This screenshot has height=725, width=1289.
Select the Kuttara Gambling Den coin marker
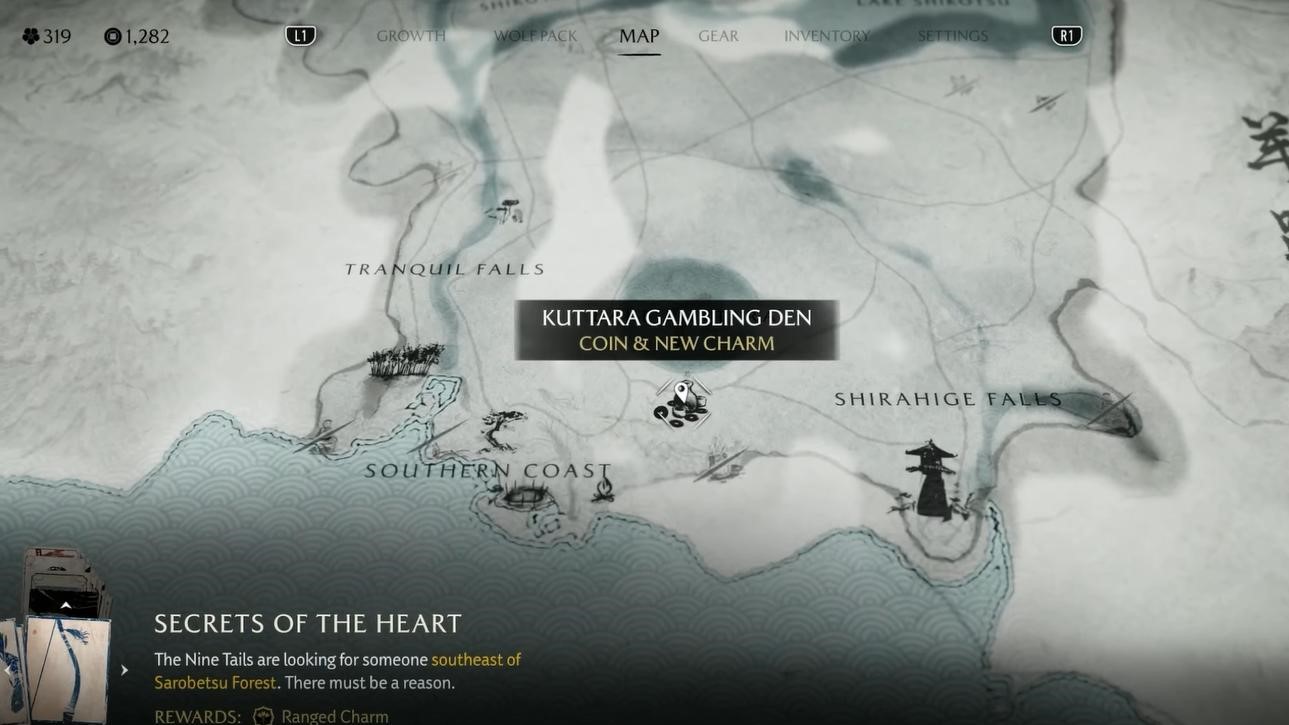pos(682,403)
